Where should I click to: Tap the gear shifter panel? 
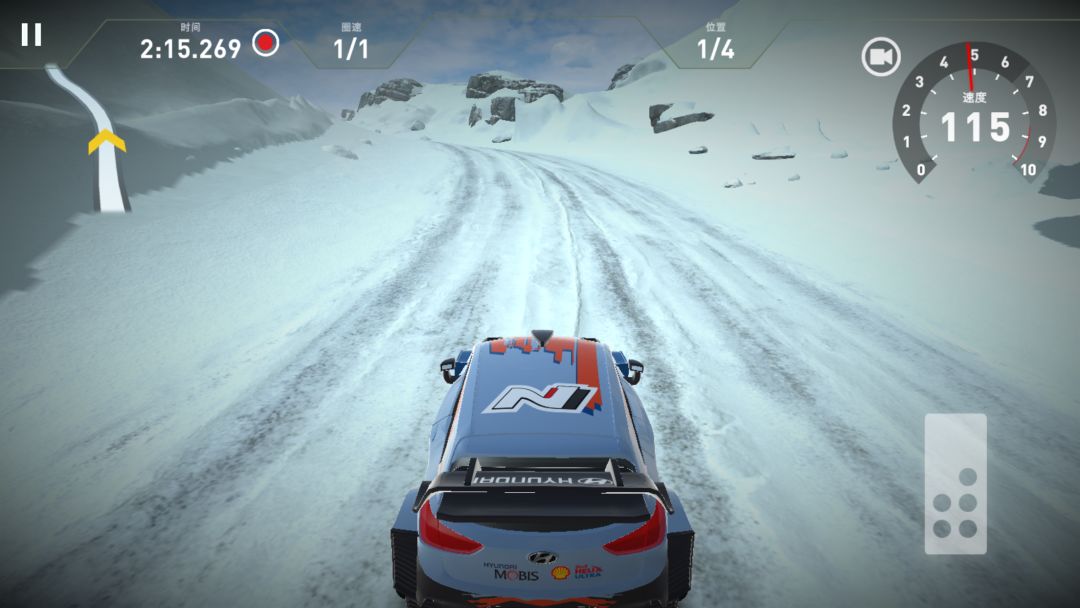click(x=955, y=484)
